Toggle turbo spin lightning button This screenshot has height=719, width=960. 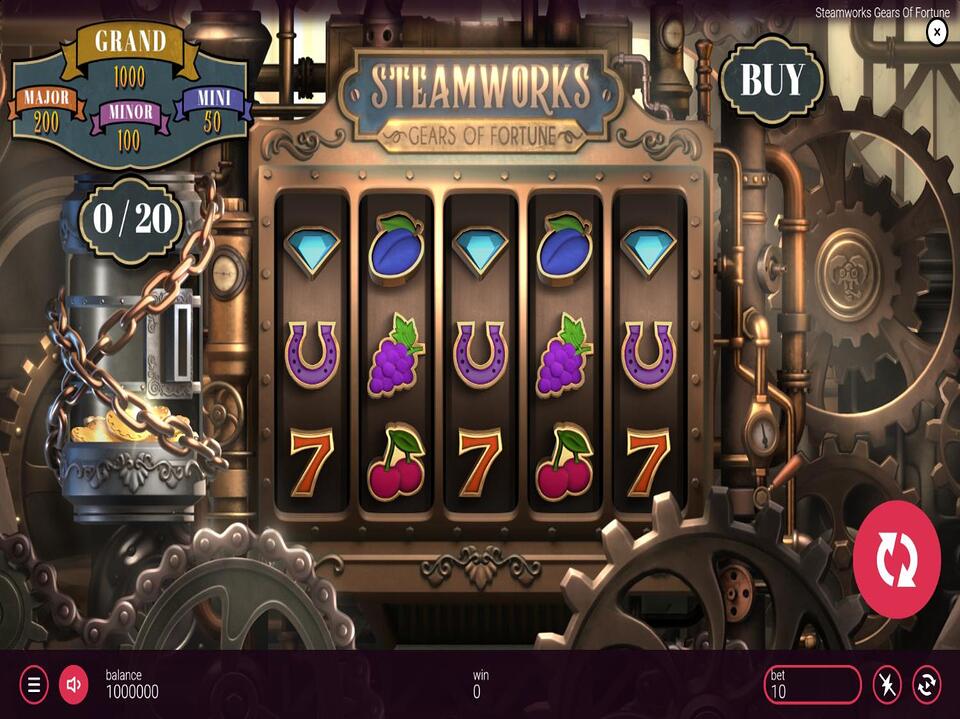coord(887,685)
